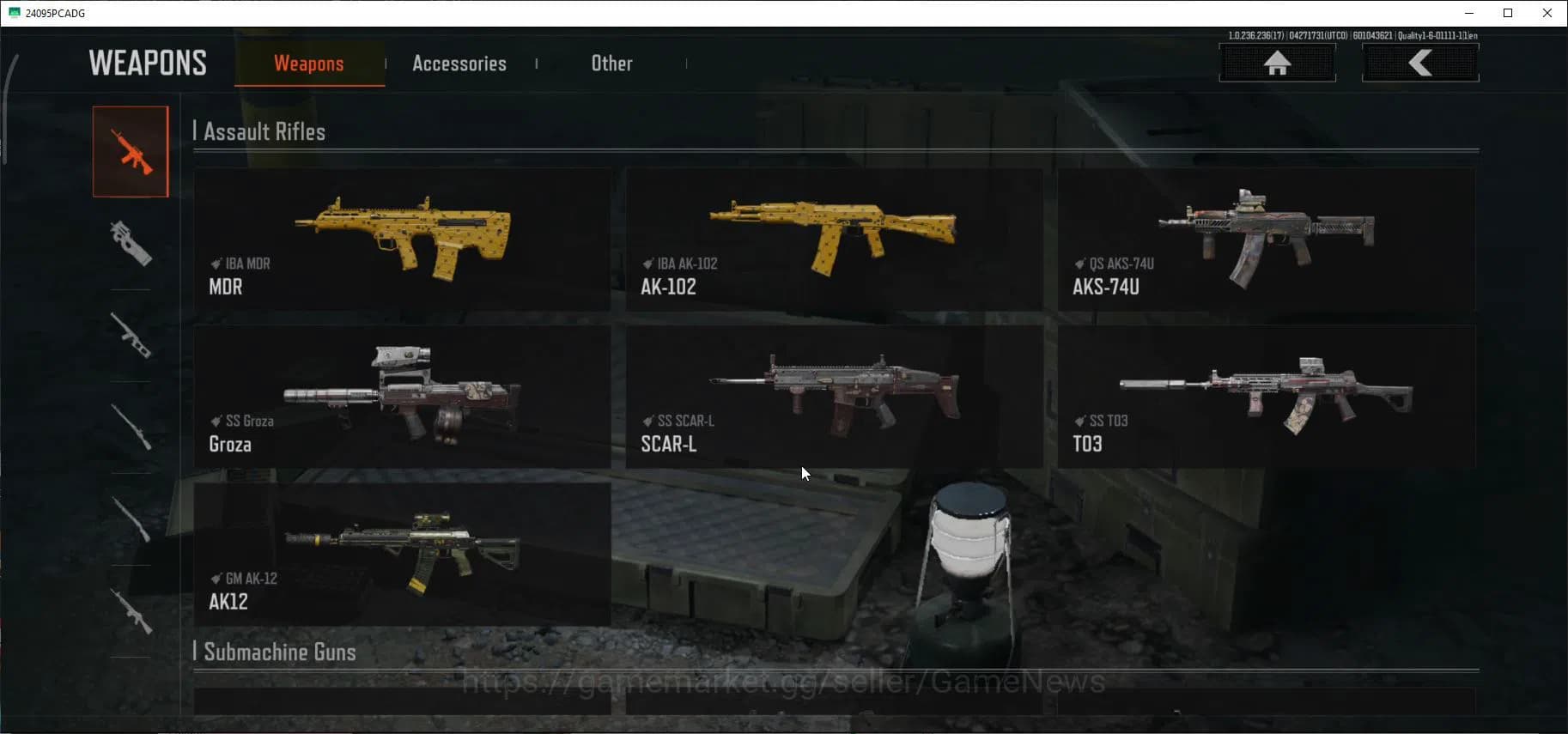Select the third weapon category sidebar icon
This screenshot has width=1568, height=734.
(131, 335)
